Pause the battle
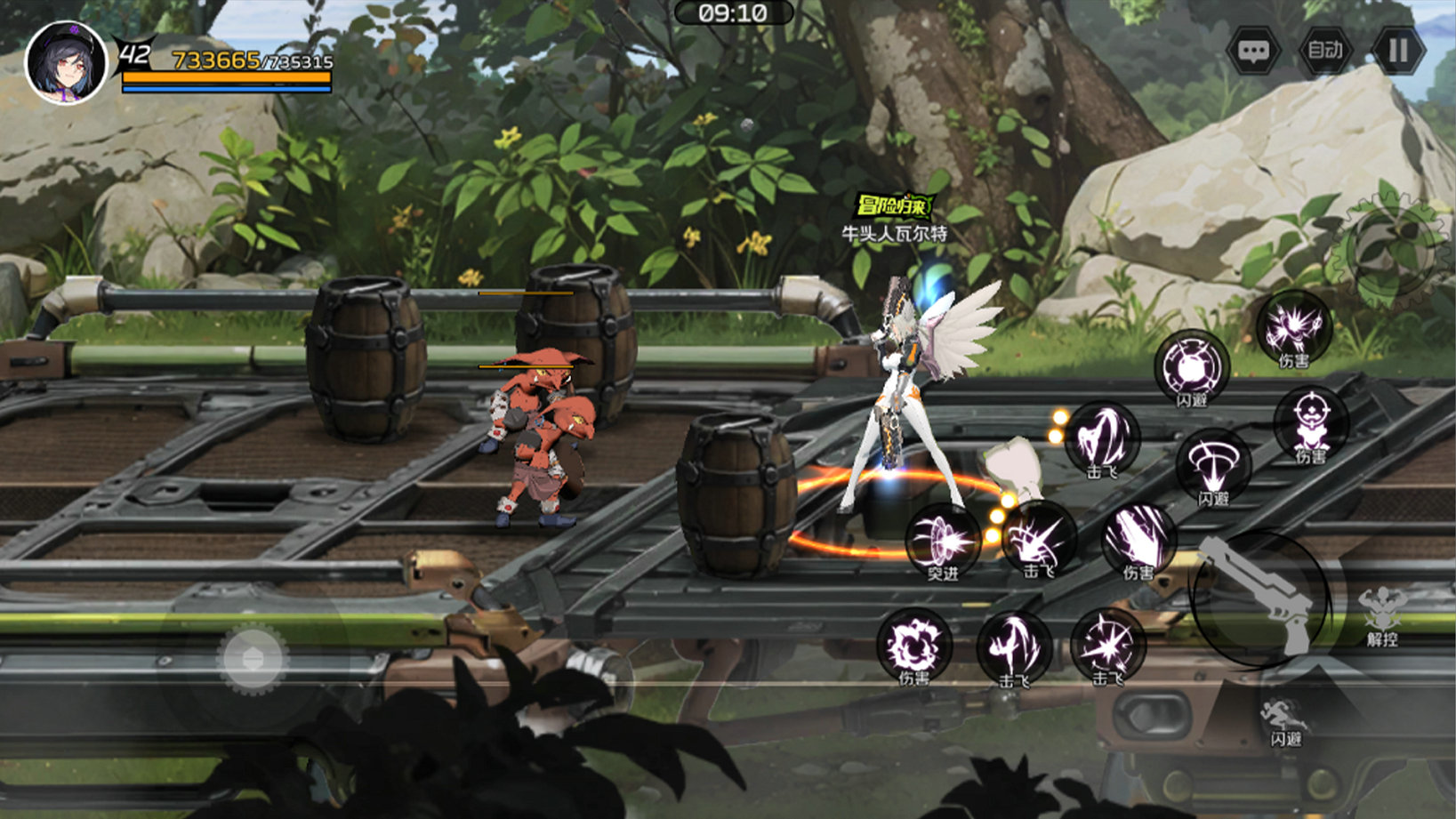 (x=1397, y=51)
